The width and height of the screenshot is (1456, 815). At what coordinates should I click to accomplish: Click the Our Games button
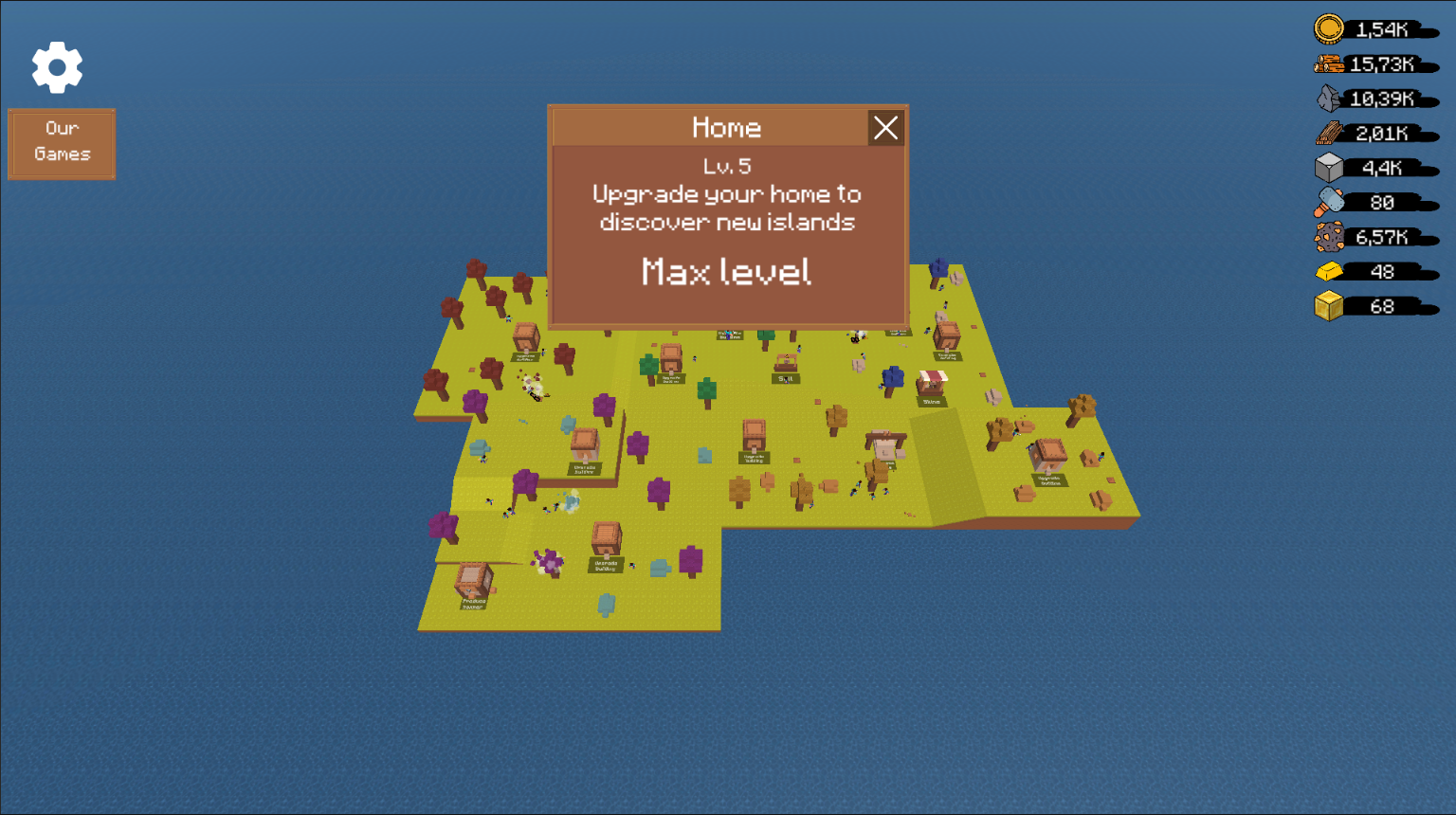[x=61, y=143]
